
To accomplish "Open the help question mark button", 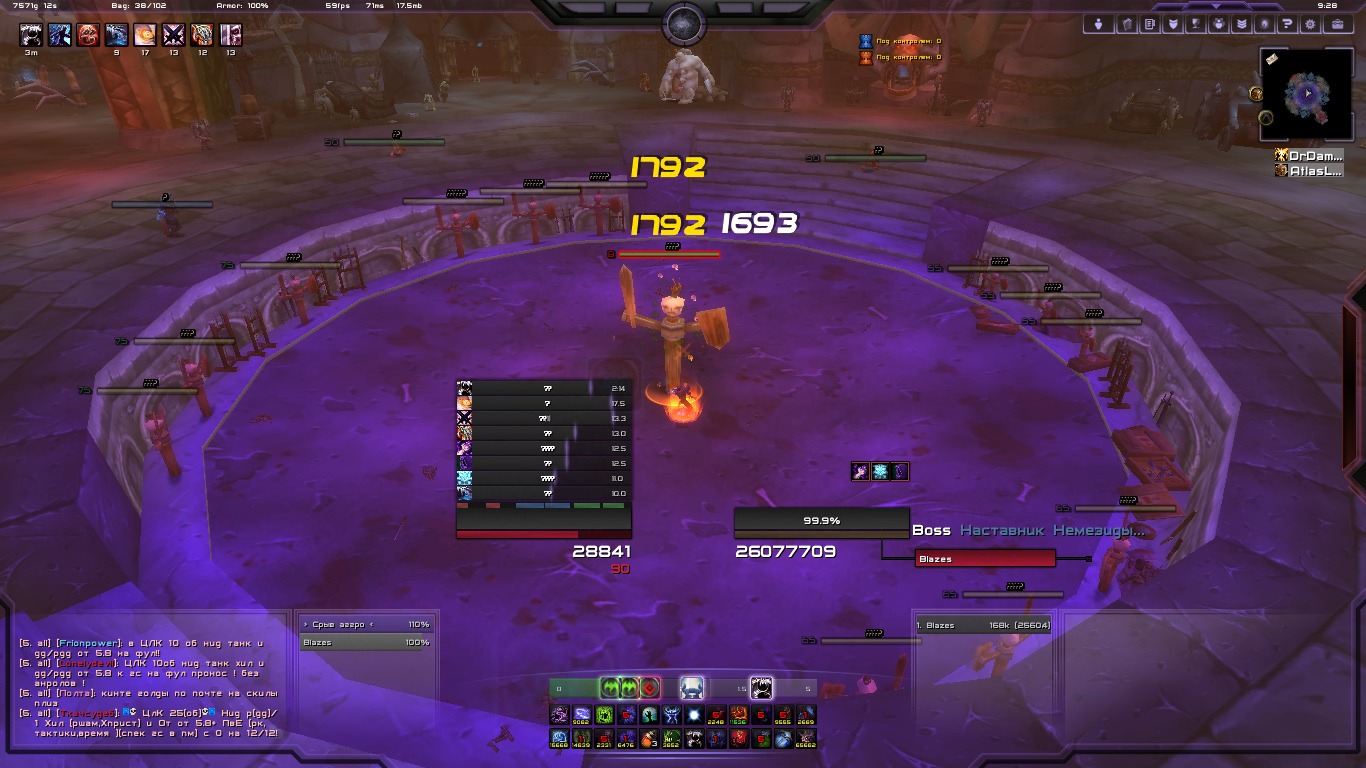I will [1288, 24].
